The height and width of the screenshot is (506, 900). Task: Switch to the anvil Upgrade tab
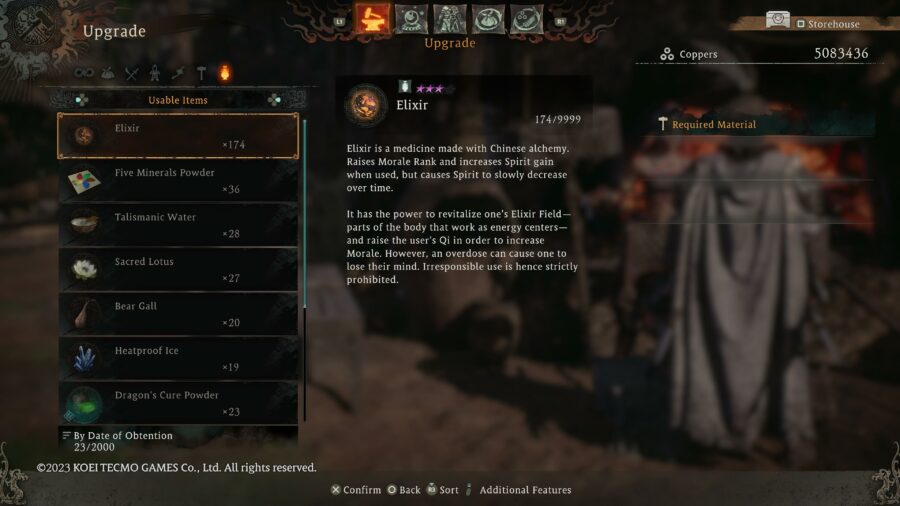(373, 19)
